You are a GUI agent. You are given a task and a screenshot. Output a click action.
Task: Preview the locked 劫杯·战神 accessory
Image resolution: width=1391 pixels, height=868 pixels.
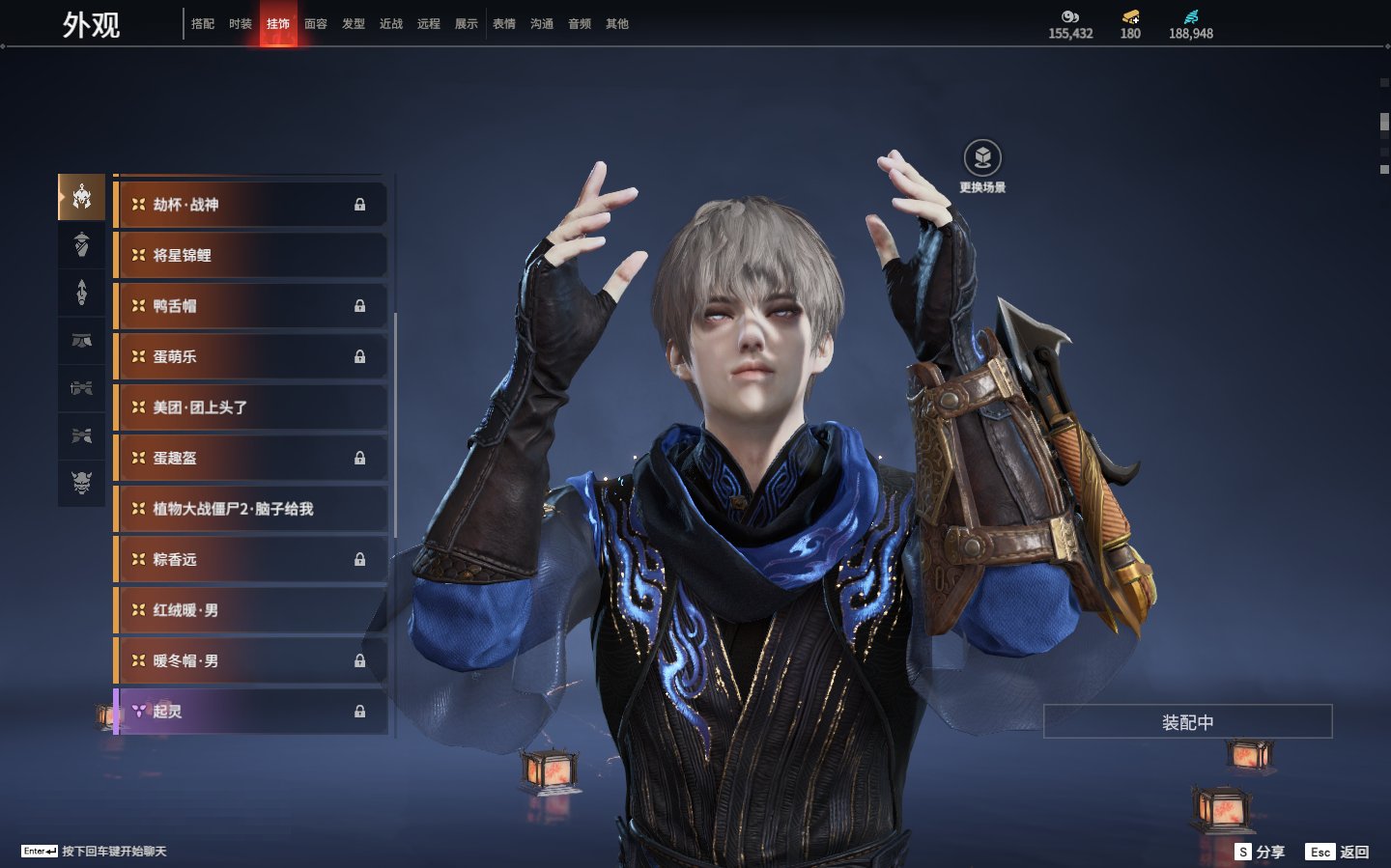tap(251, 205)
